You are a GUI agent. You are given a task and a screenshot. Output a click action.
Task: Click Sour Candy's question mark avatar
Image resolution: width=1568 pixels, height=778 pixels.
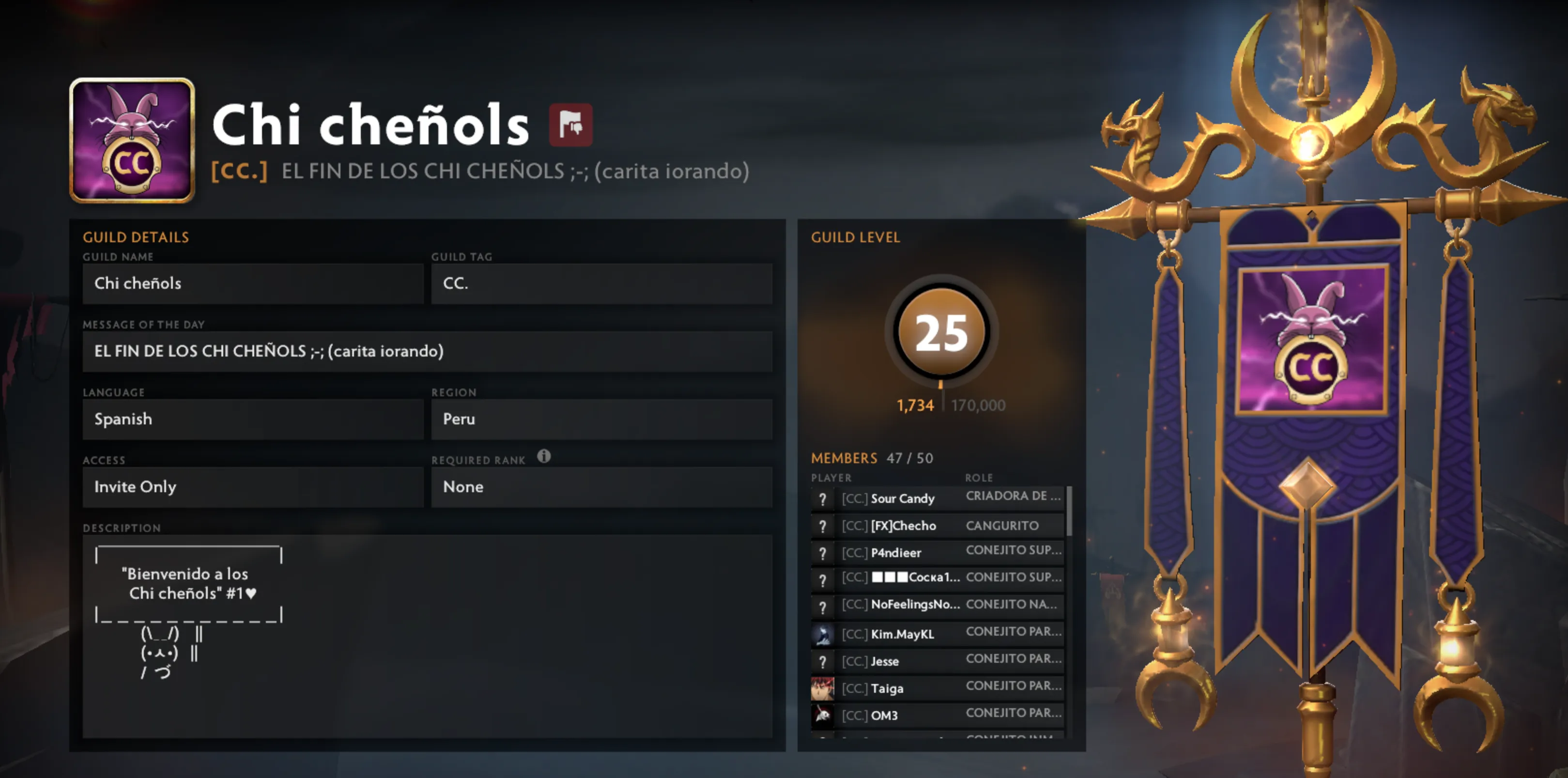pyautogui.click(x=823, y=498)
